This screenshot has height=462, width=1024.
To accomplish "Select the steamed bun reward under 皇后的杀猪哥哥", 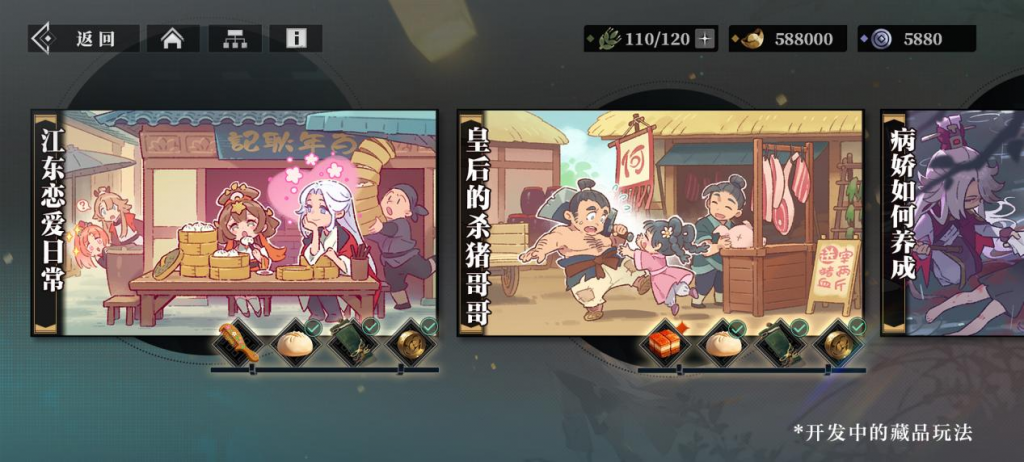I will [x=722, y=343].
